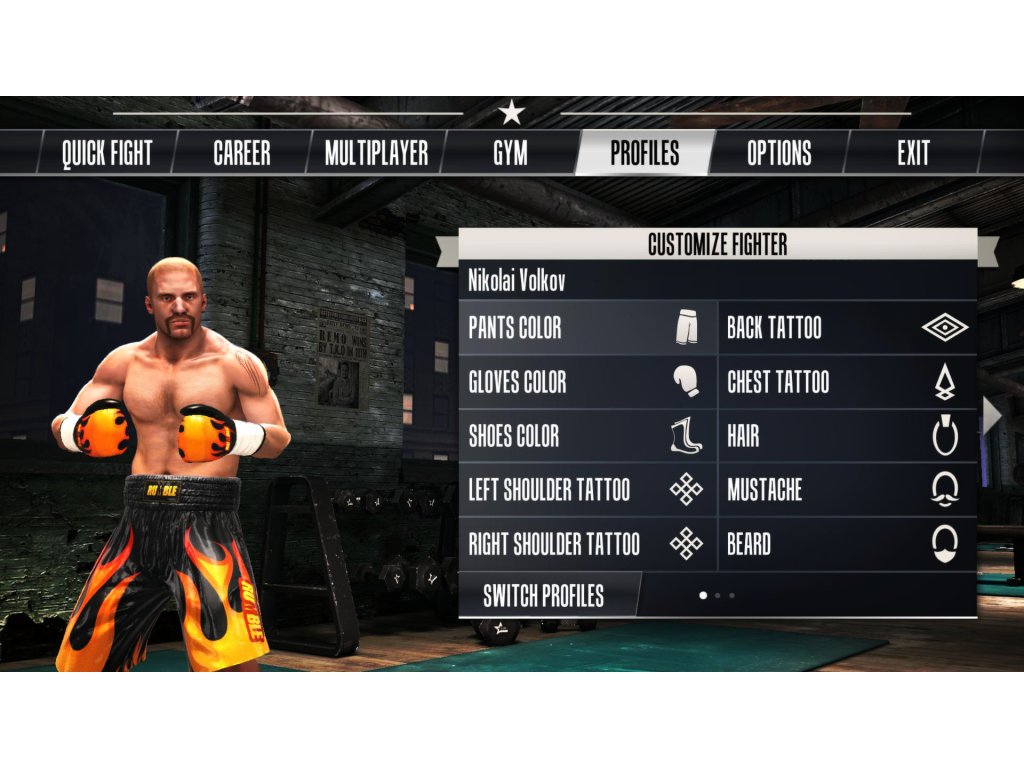The image size is (1024, 768).
Task: Open the Quick Fight menu
Action: (107, 153)
